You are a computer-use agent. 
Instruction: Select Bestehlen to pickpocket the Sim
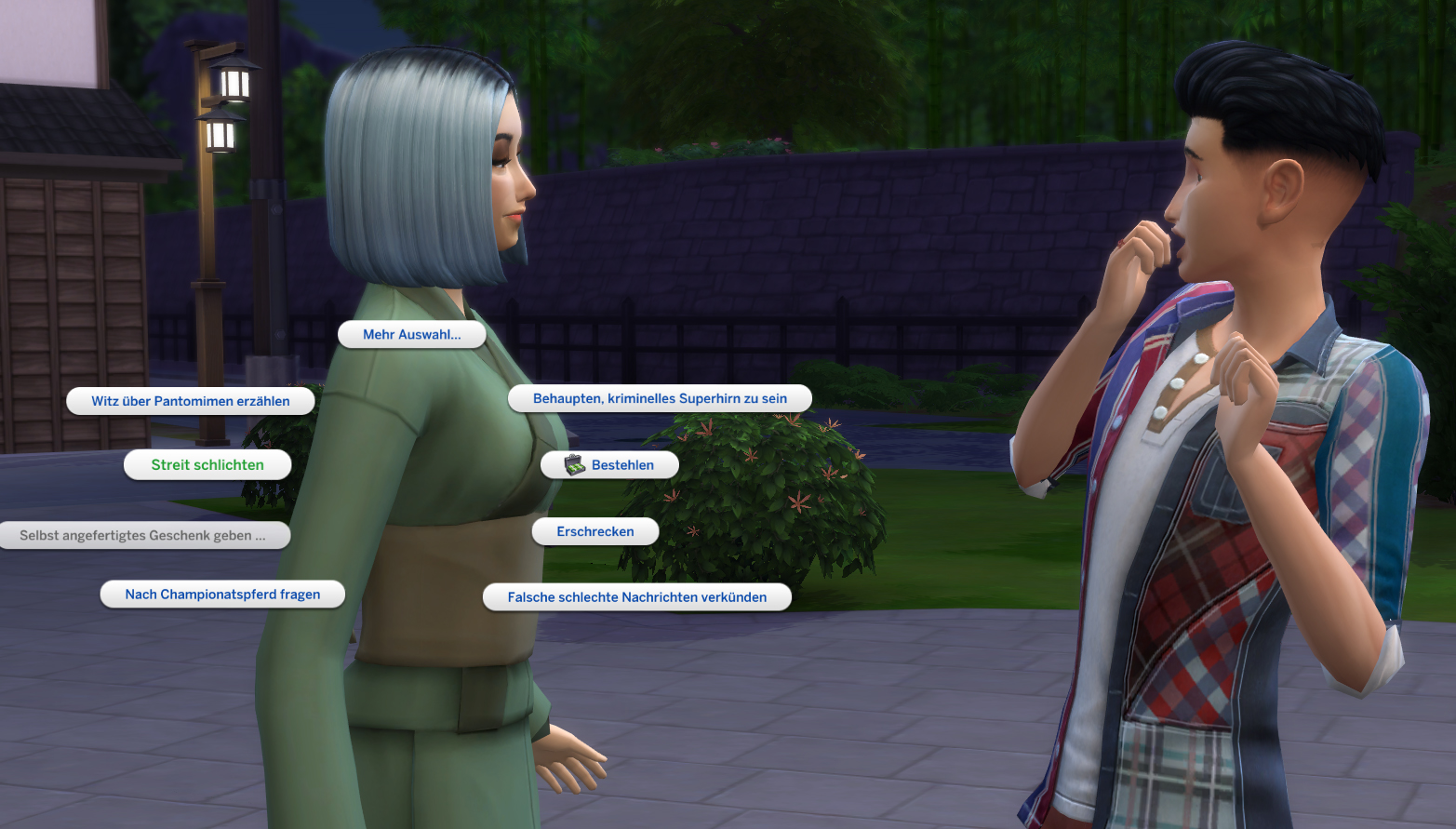(x=621, y=464)
